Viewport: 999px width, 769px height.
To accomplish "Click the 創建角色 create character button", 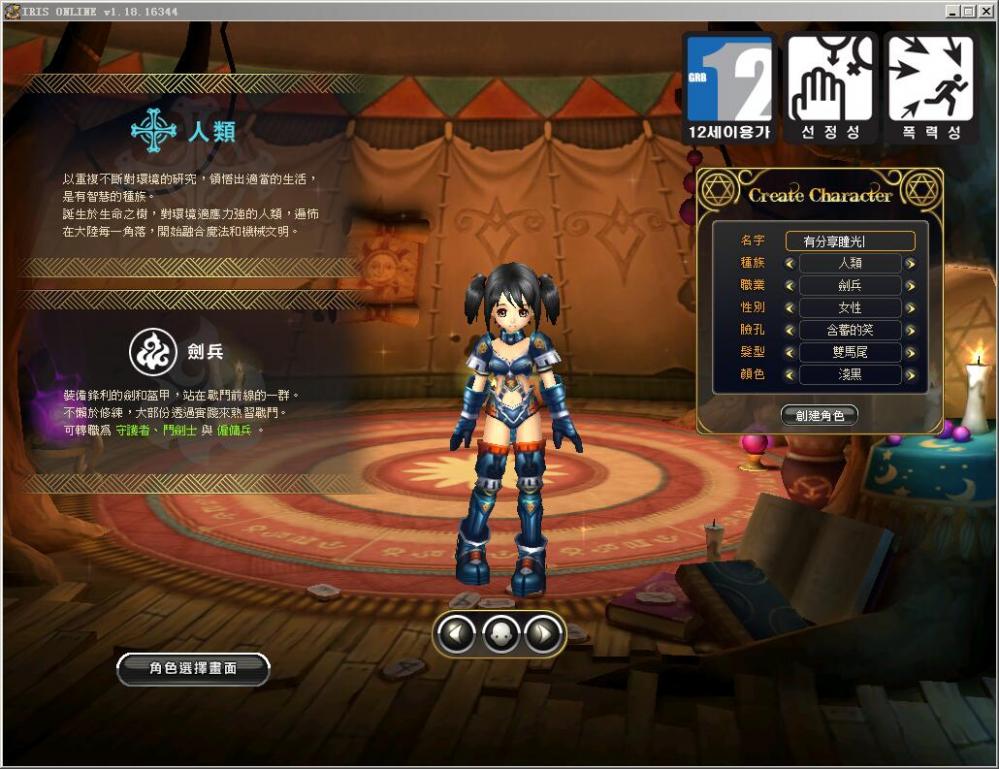I will tap(819, 416).
